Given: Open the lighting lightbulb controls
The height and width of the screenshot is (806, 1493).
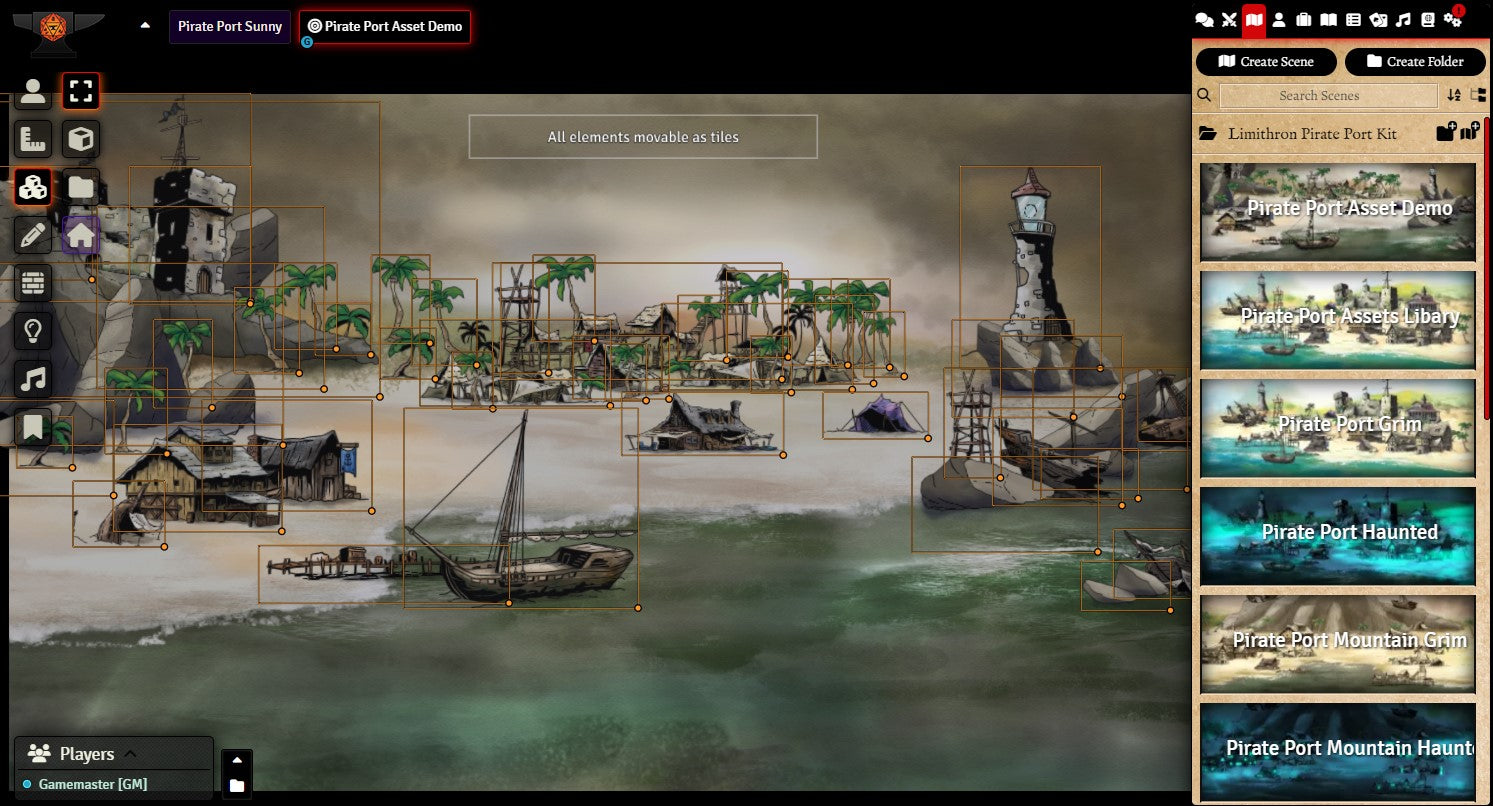Looking at the screenshot, I should tap(33, 331).
